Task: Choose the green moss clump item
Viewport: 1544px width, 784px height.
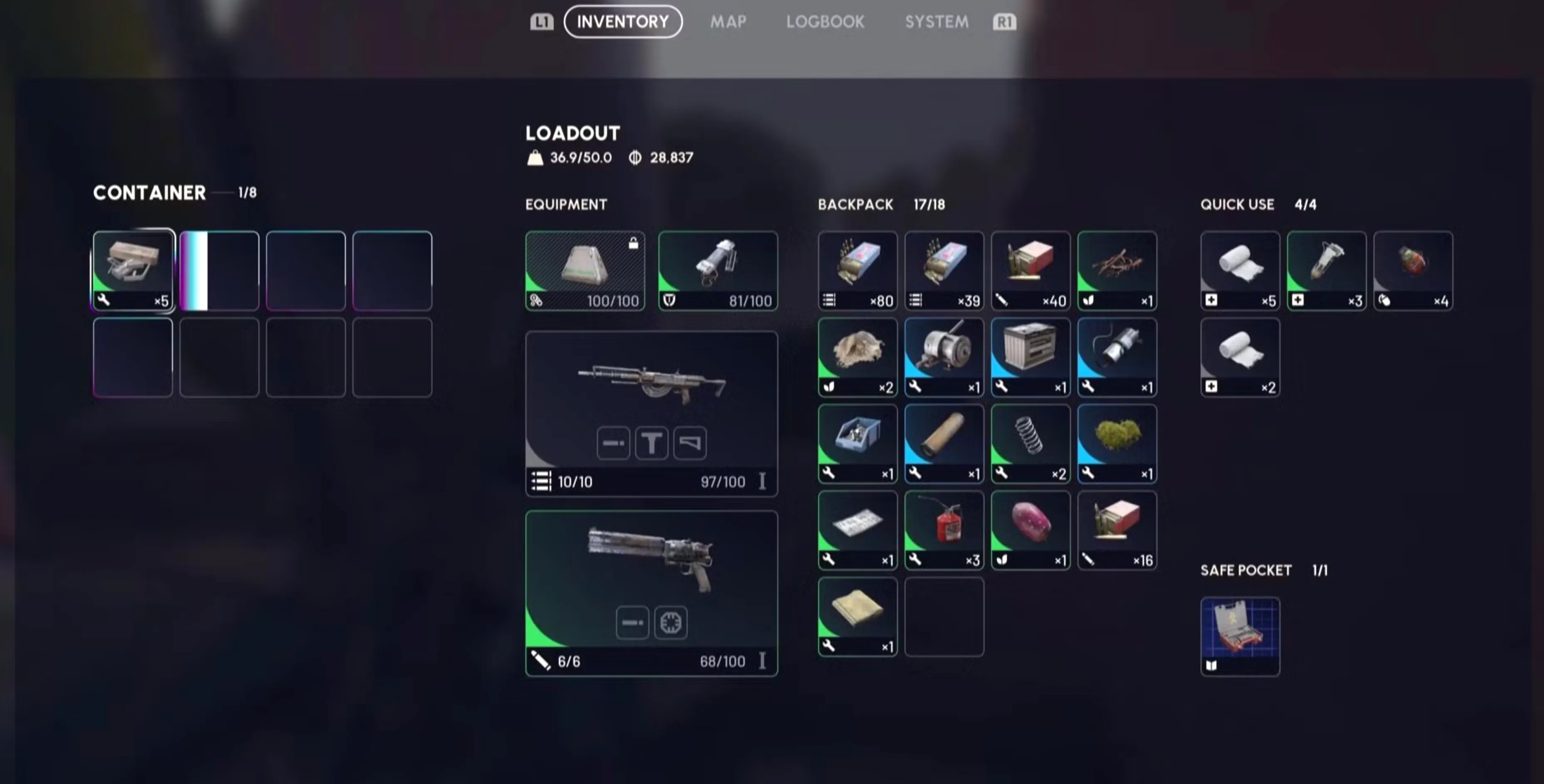Action: 1116,443
